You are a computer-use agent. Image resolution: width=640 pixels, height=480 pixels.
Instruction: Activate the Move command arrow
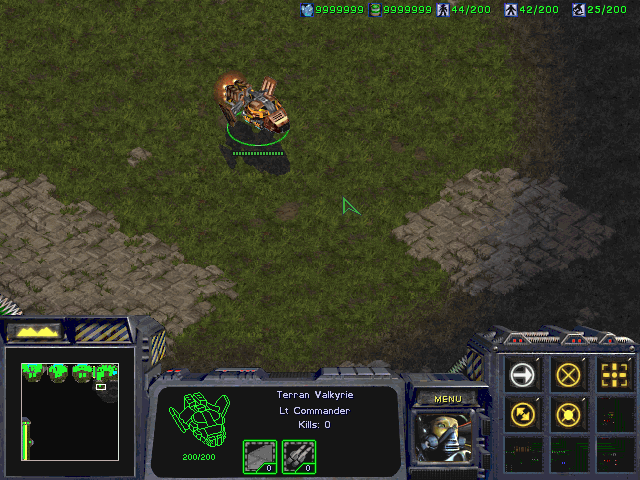[x=523, y=375]
